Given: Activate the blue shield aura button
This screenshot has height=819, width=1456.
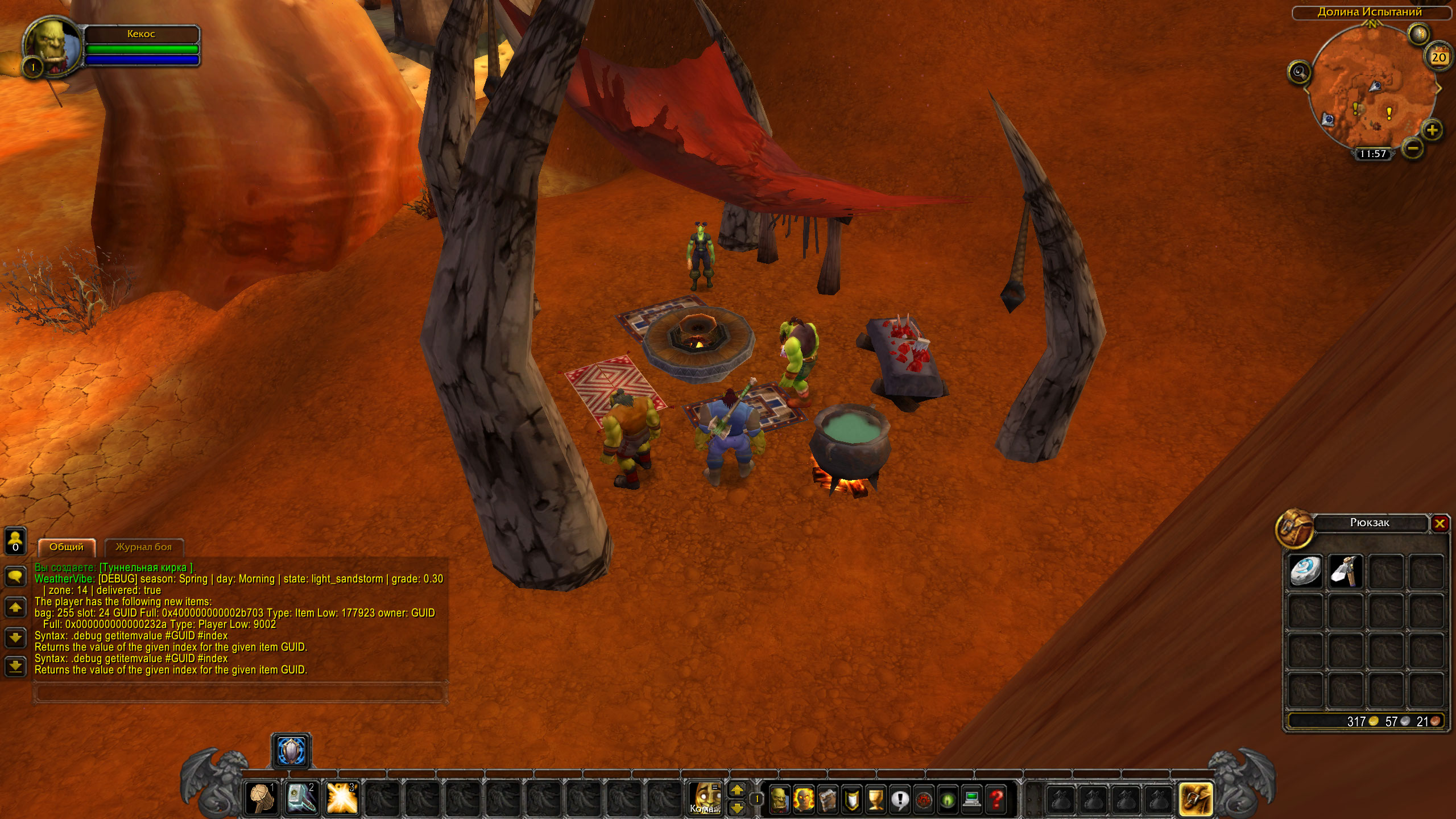Looking at the screenshot, I should [x=291, y=751].
